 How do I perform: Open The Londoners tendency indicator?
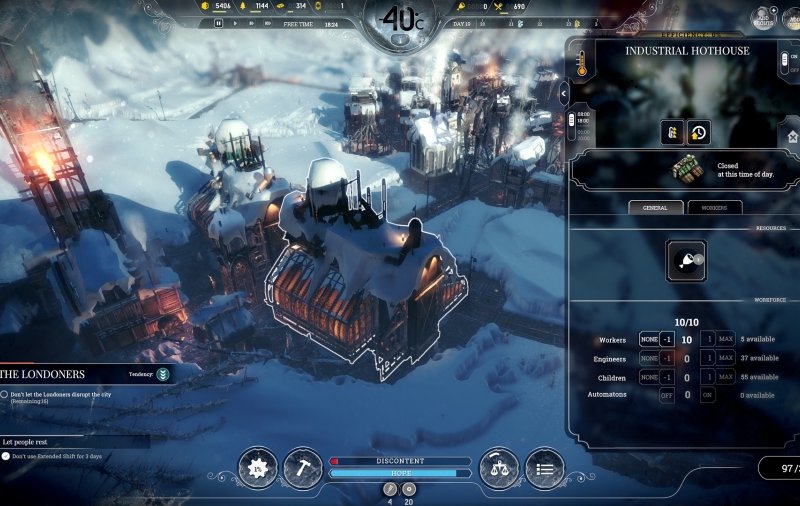(x=162, y=375)
